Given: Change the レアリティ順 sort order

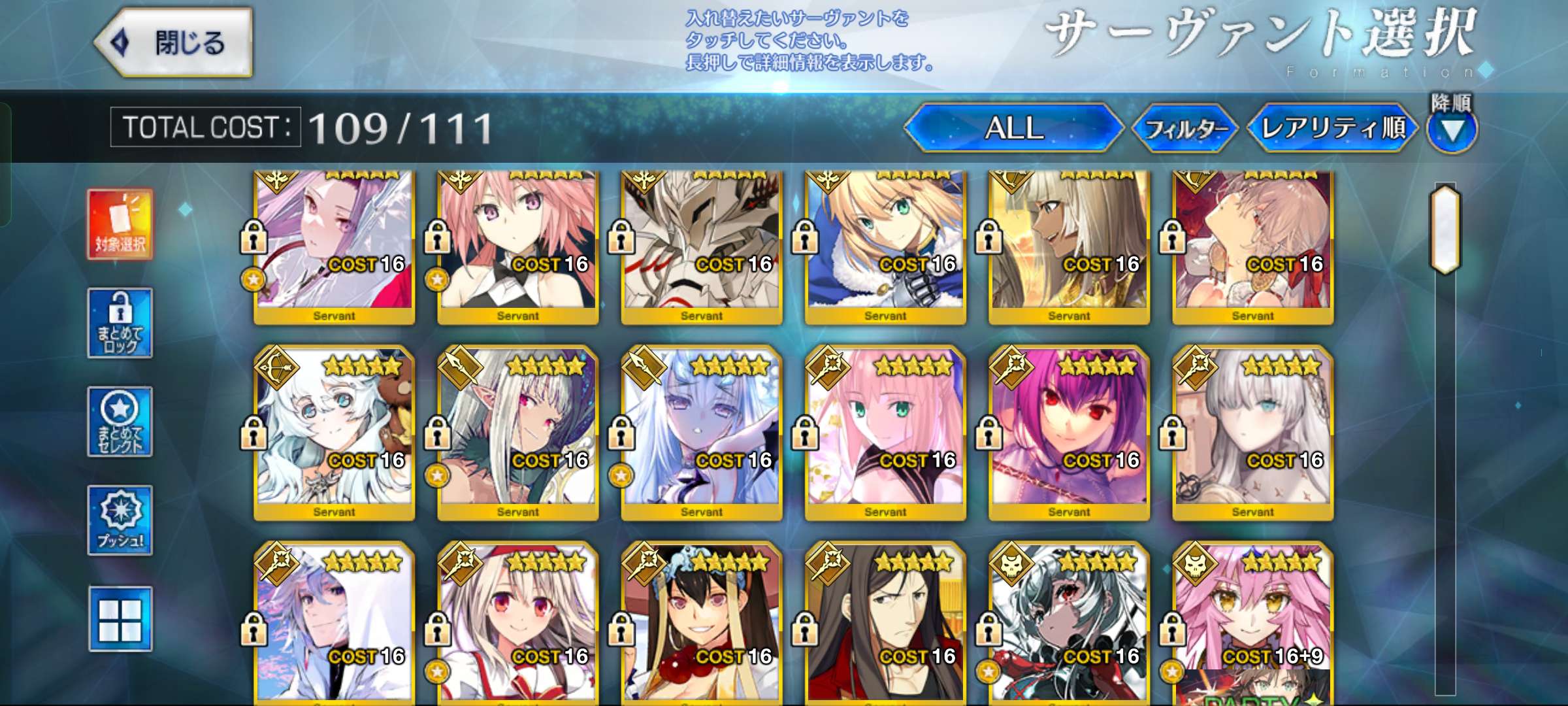Looking at the screenshot, I should (x=1333, y=128).
